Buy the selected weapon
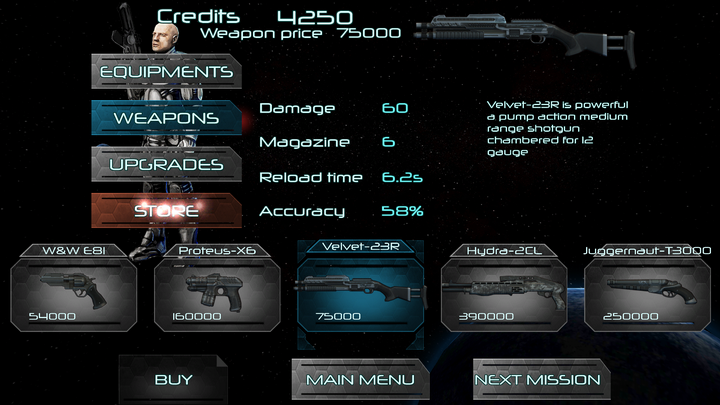720x405 pixels. coord(173,380)
